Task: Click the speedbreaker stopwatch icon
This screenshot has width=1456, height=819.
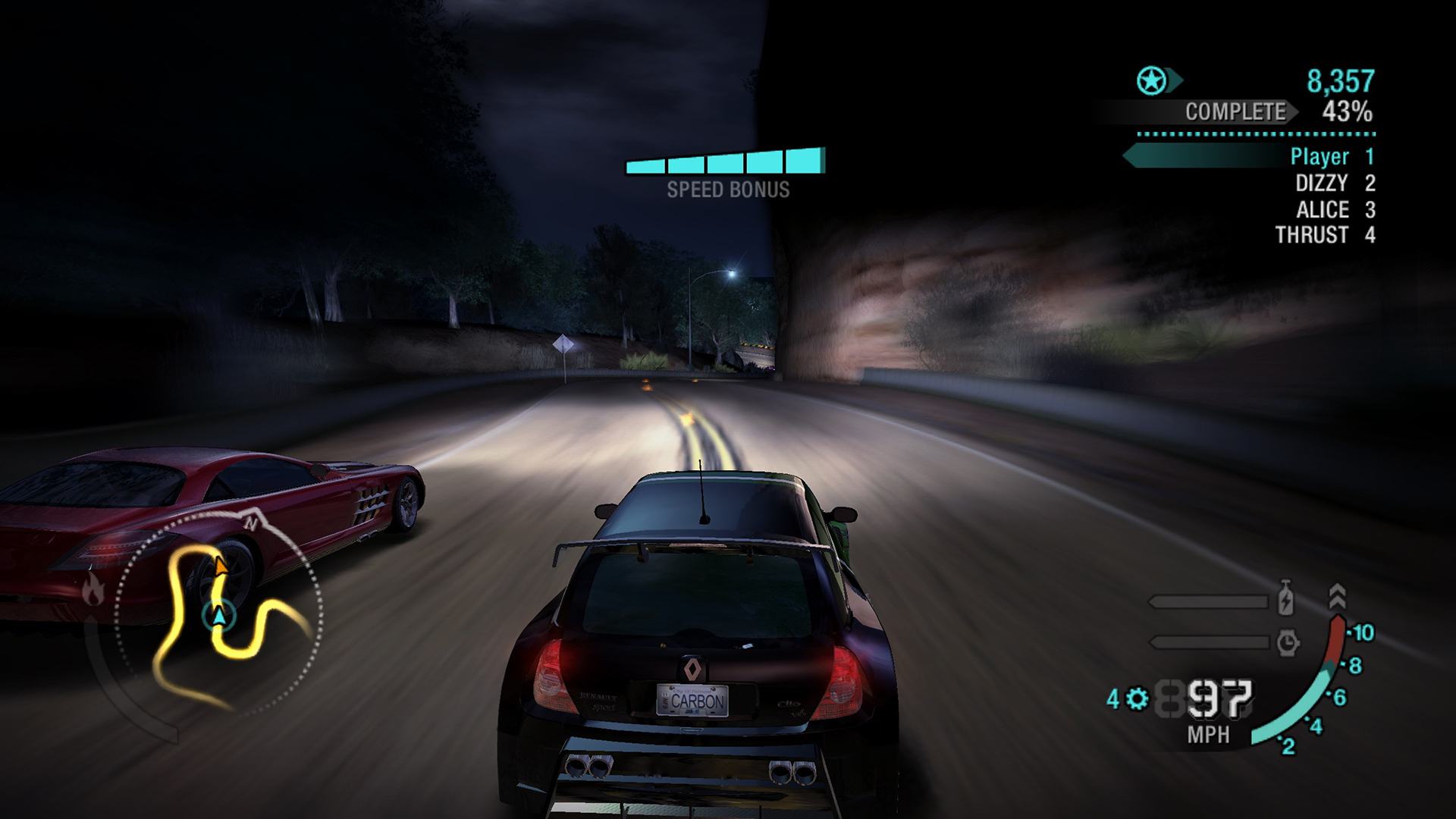Action: coord(1287,643)
